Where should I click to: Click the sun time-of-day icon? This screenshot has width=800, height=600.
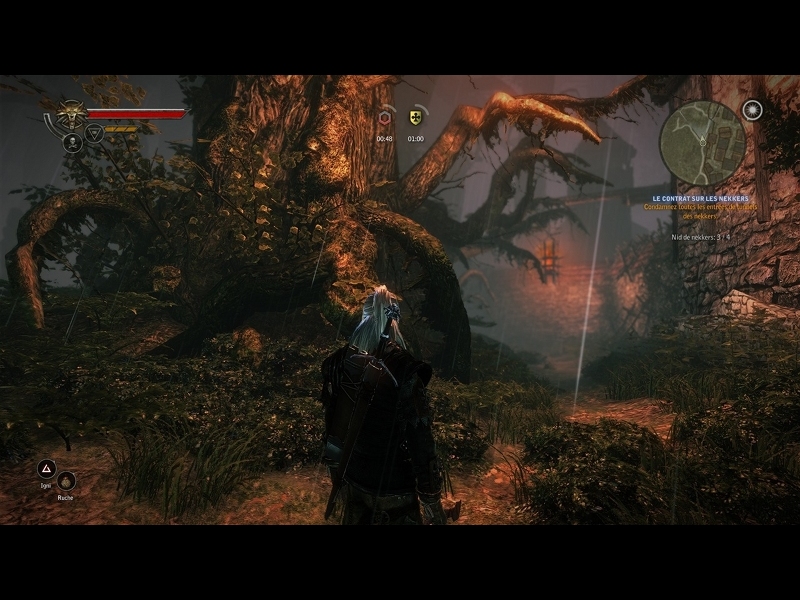[753, 110]
